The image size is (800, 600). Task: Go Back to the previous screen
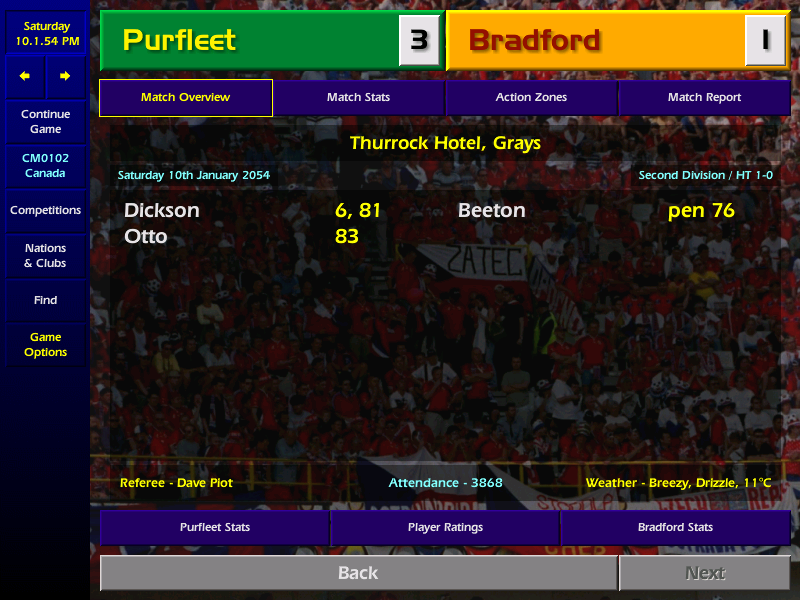[358, 573]
